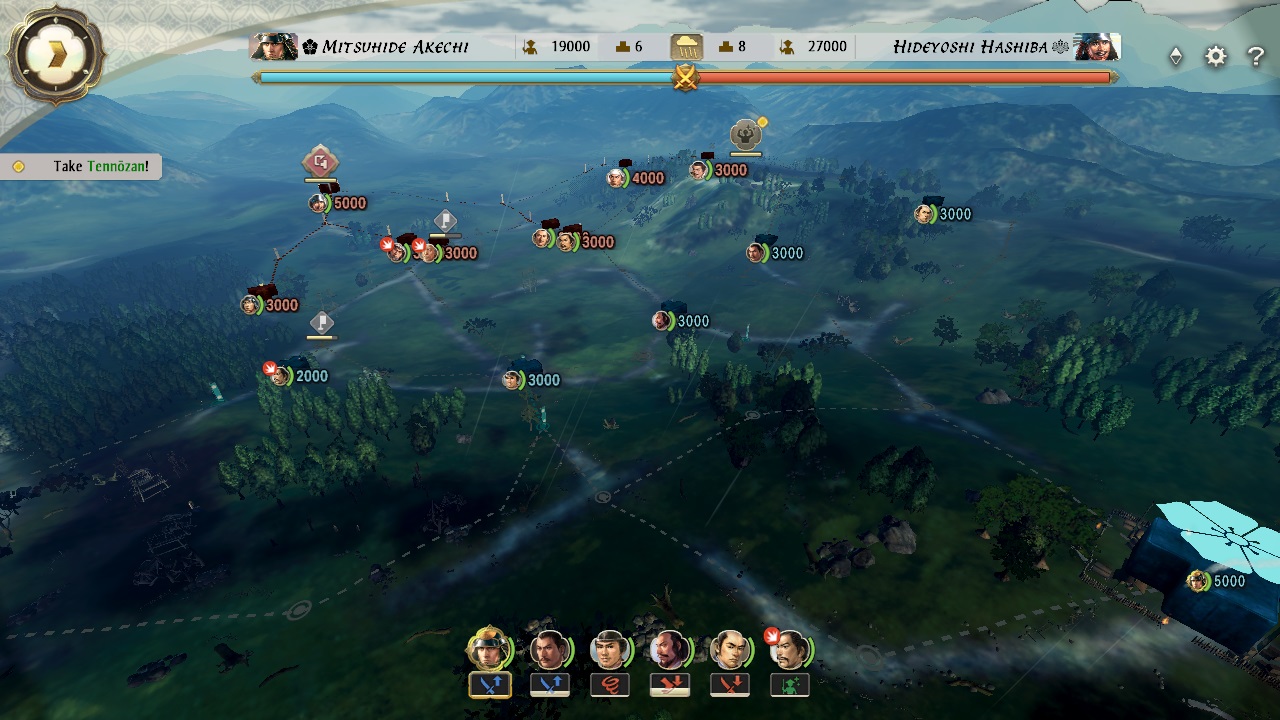Click the melee-clash burst icon on the sixth portrait
1280x720 pixels.
click(x=773, y=636)
